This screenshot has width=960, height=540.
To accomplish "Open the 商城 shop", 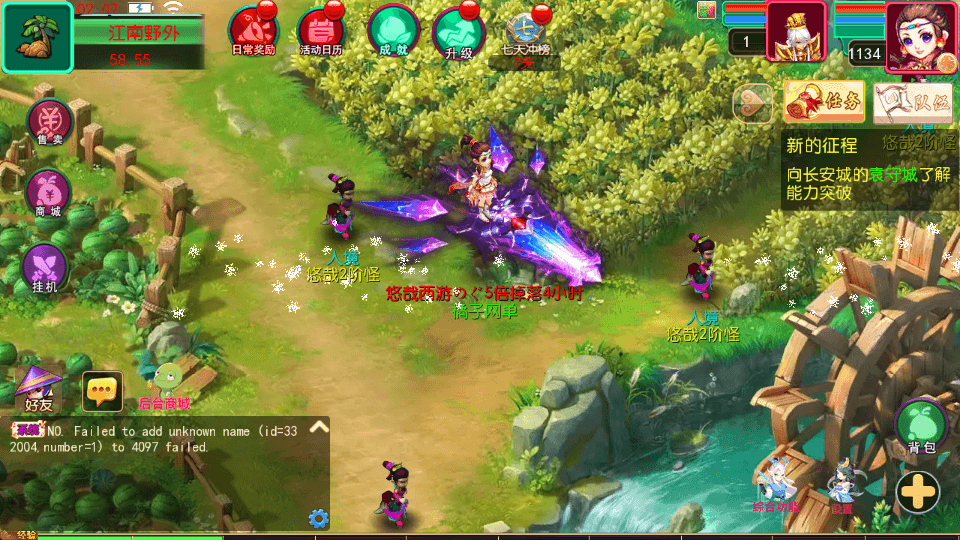I will click(x=48, y=193).
